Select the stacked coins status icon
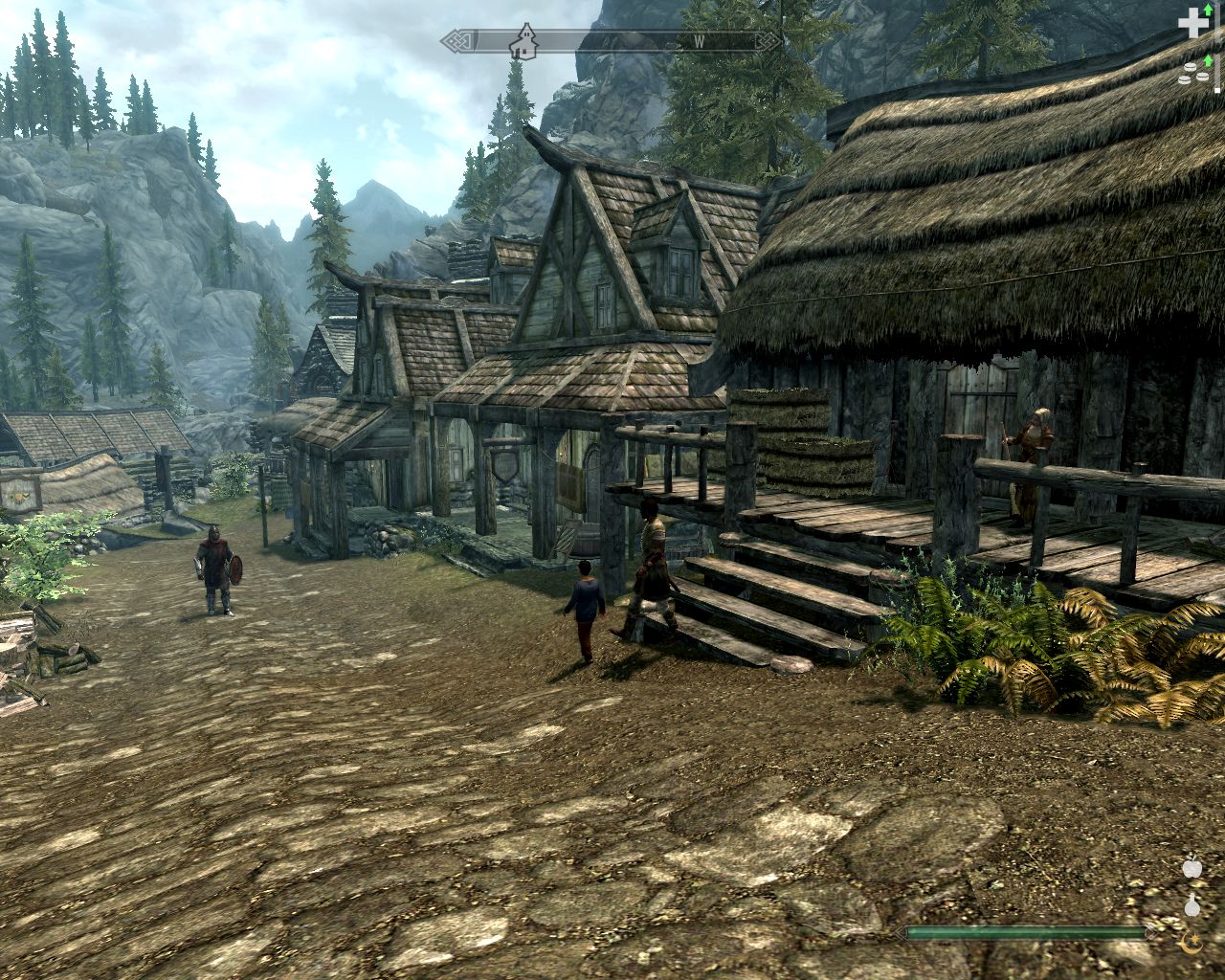1225x980 pixels. [x=1192, y=73]
